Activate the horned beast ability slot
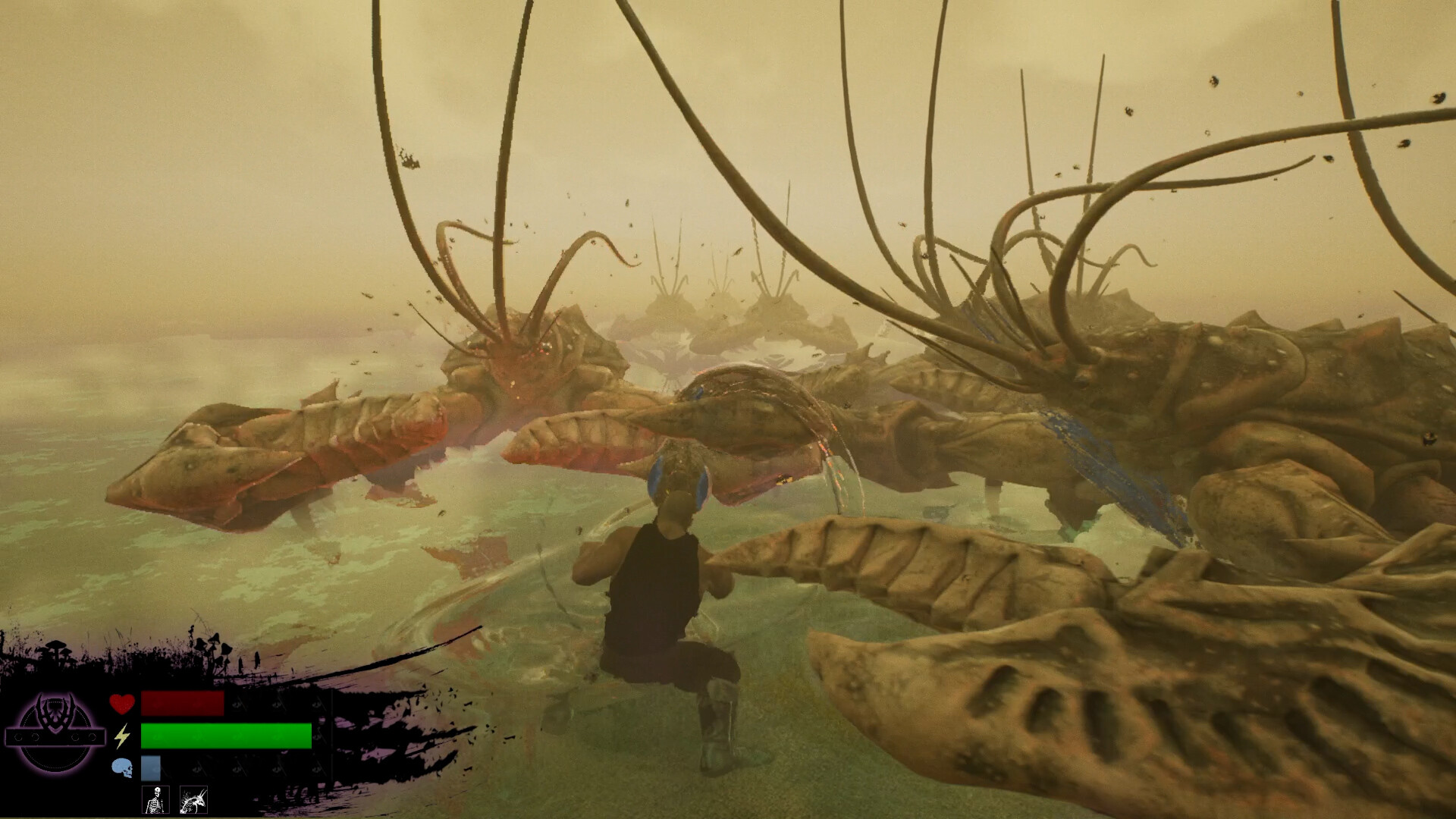This screenshot has height=819, width=1456. click(x=194, y=800)
